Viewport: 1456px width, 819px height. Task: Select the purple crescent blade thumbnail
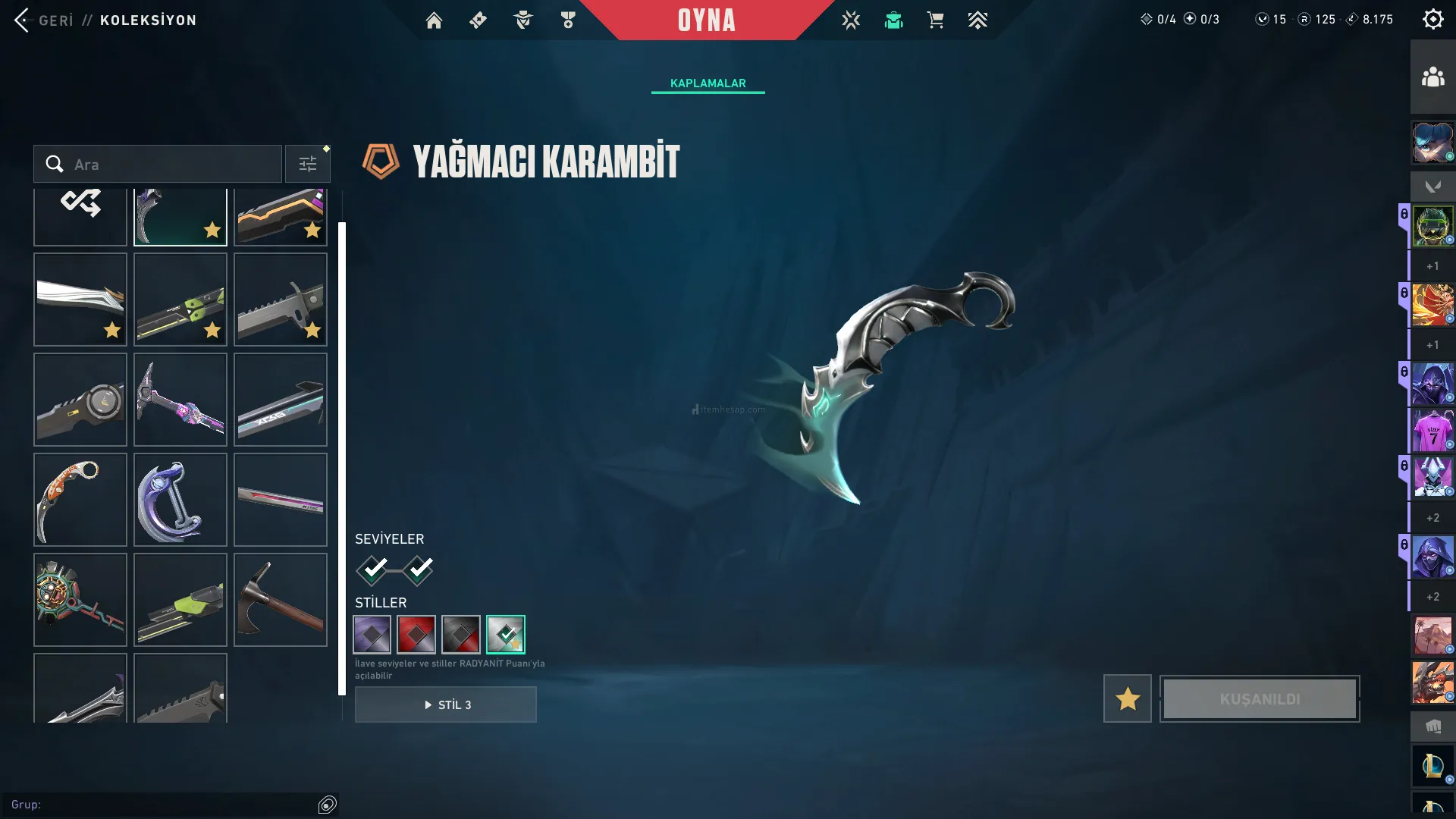[x=180, y=500]
